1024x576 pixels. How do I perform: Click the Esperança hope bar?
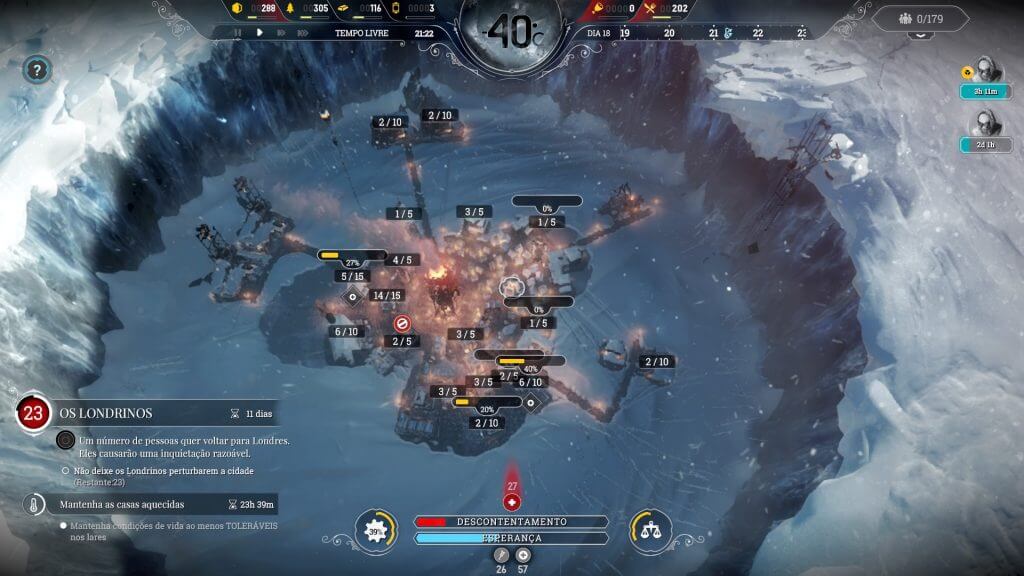click(511, 538)
